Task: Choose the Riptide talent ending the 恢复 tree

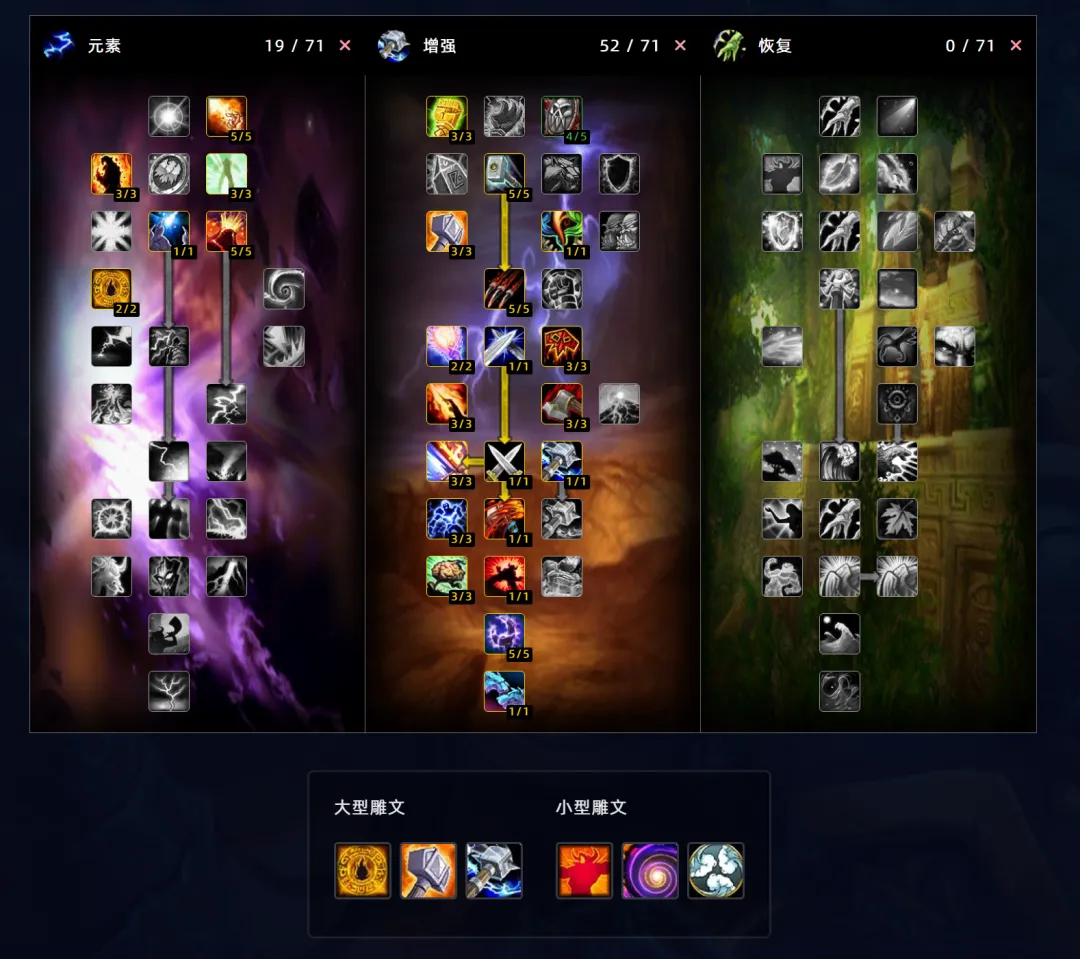Action: pyautogui.click(x=840, y=691)
